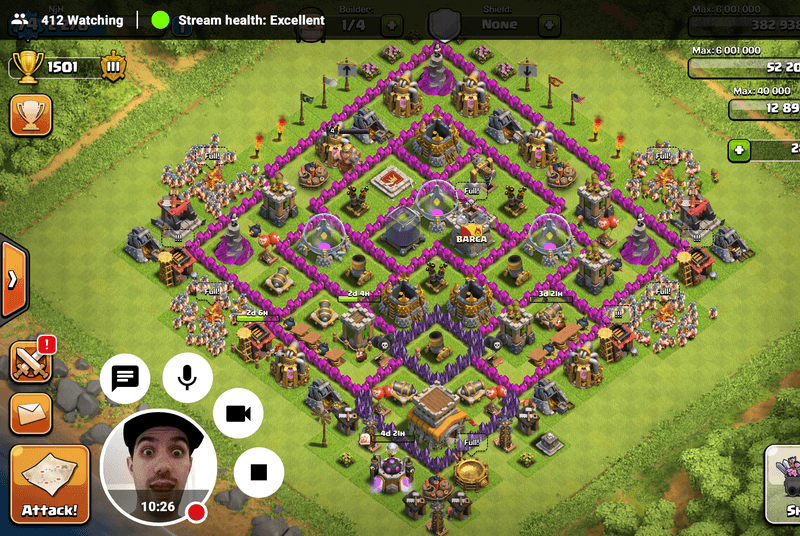Toggle the stream video camera
The height and width of the screenshot is (536, 800).
(238, 414)
